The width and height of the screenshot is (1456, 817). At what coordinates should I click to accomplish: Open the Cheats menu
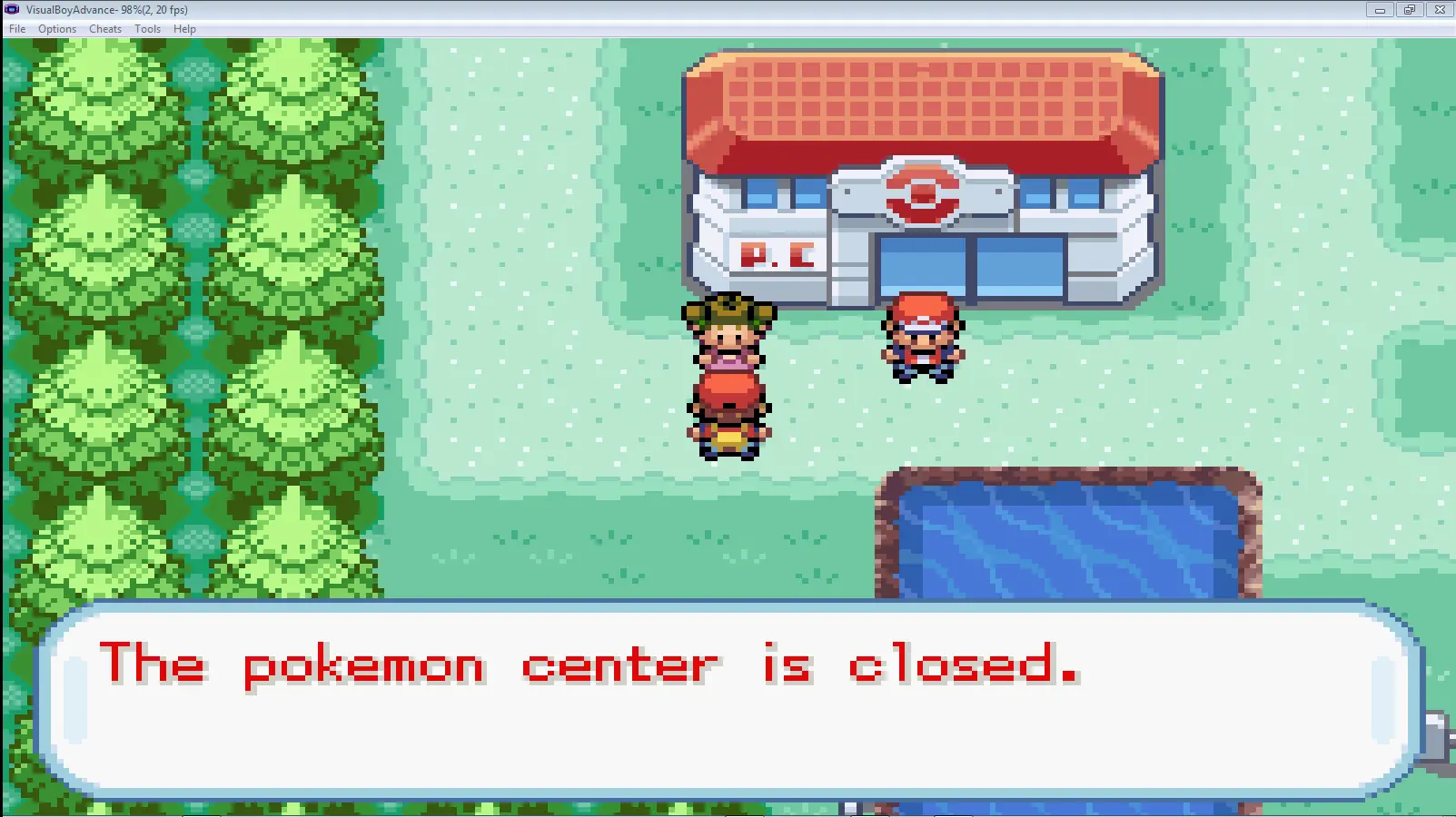(x=105, y=29)
